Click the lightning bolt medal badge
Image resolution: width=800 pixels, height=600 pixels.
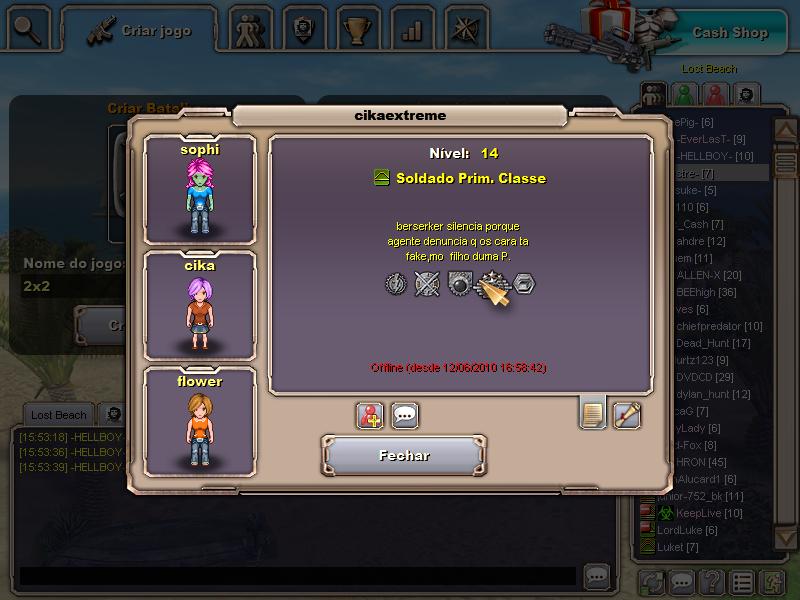(396, 283)
